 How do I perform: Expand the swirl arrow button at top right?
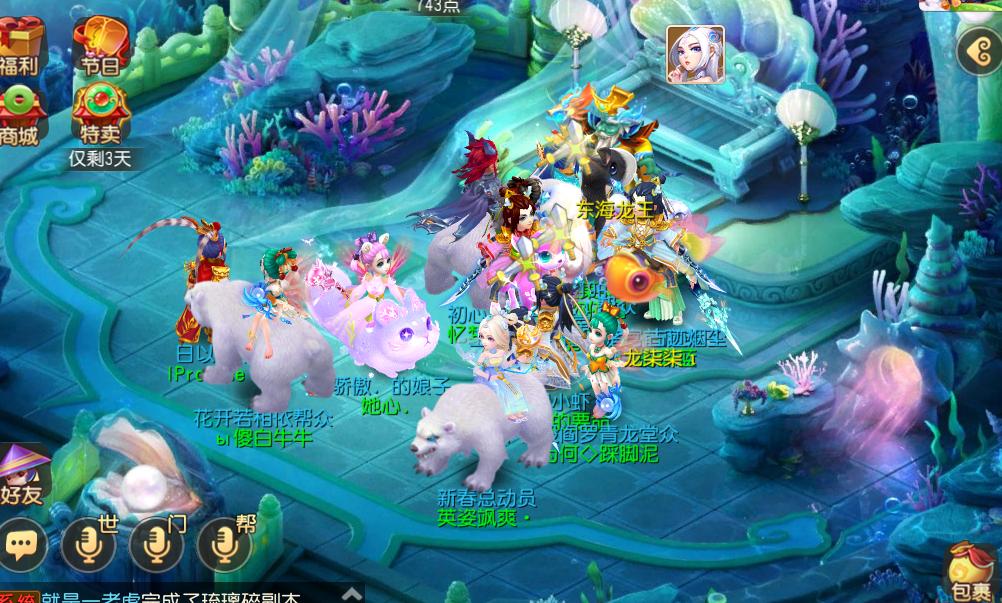pyautogui.click(x=977, y=51)
